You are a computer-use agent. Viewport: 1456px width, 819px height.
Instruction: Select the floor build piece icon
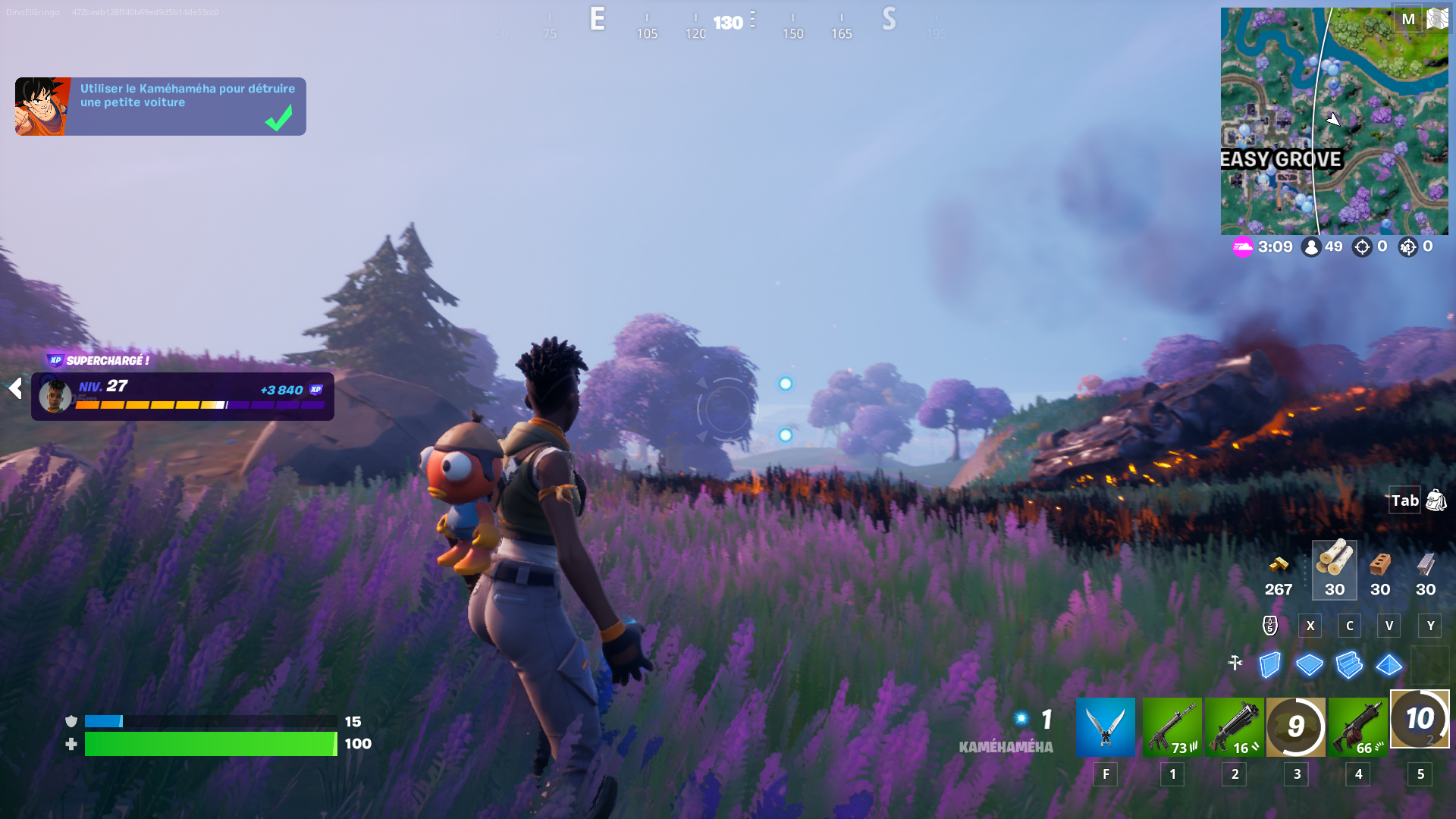coord(1310,665)
